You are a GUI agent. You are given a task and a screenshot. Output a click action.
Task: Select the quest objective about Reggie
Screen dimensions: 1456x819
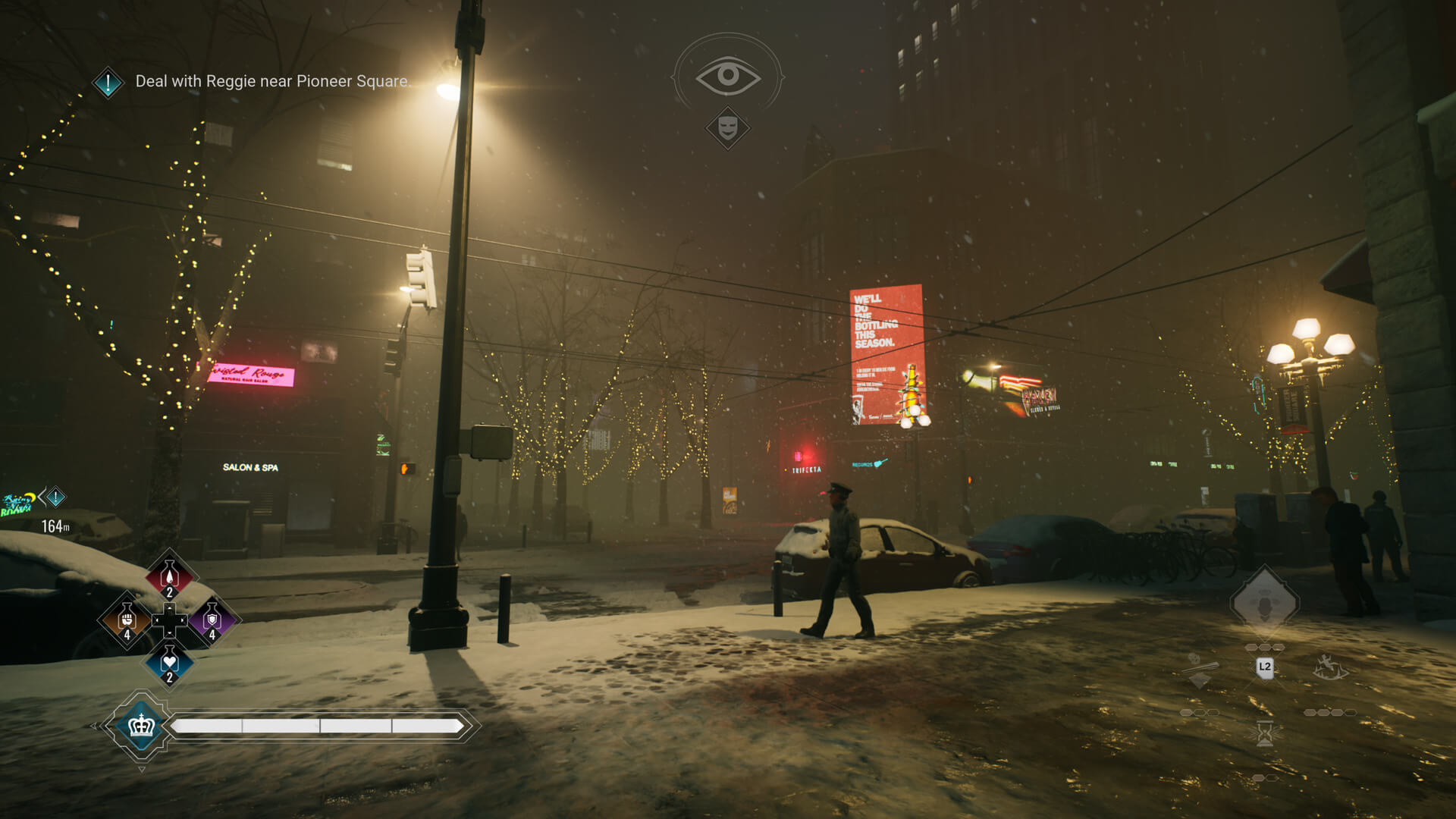pyautogui.click(x=271, y=81)
